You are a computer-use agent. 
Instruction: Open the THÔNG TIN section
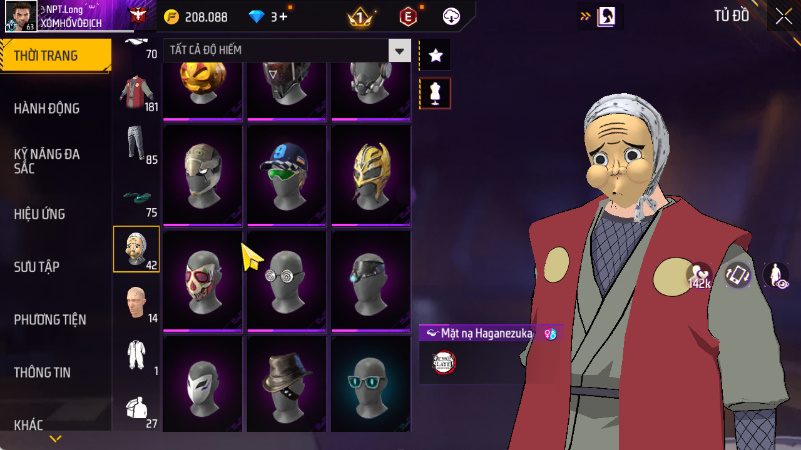(42, 372)
